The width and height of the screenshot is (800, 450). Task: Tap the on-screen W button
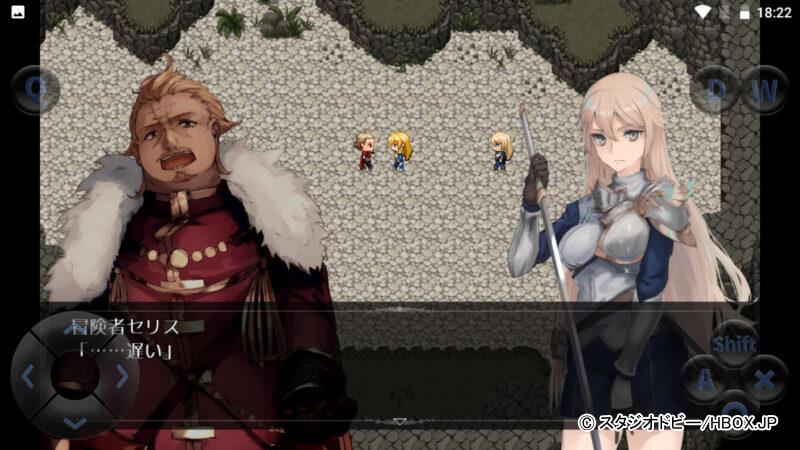point(764,89)
